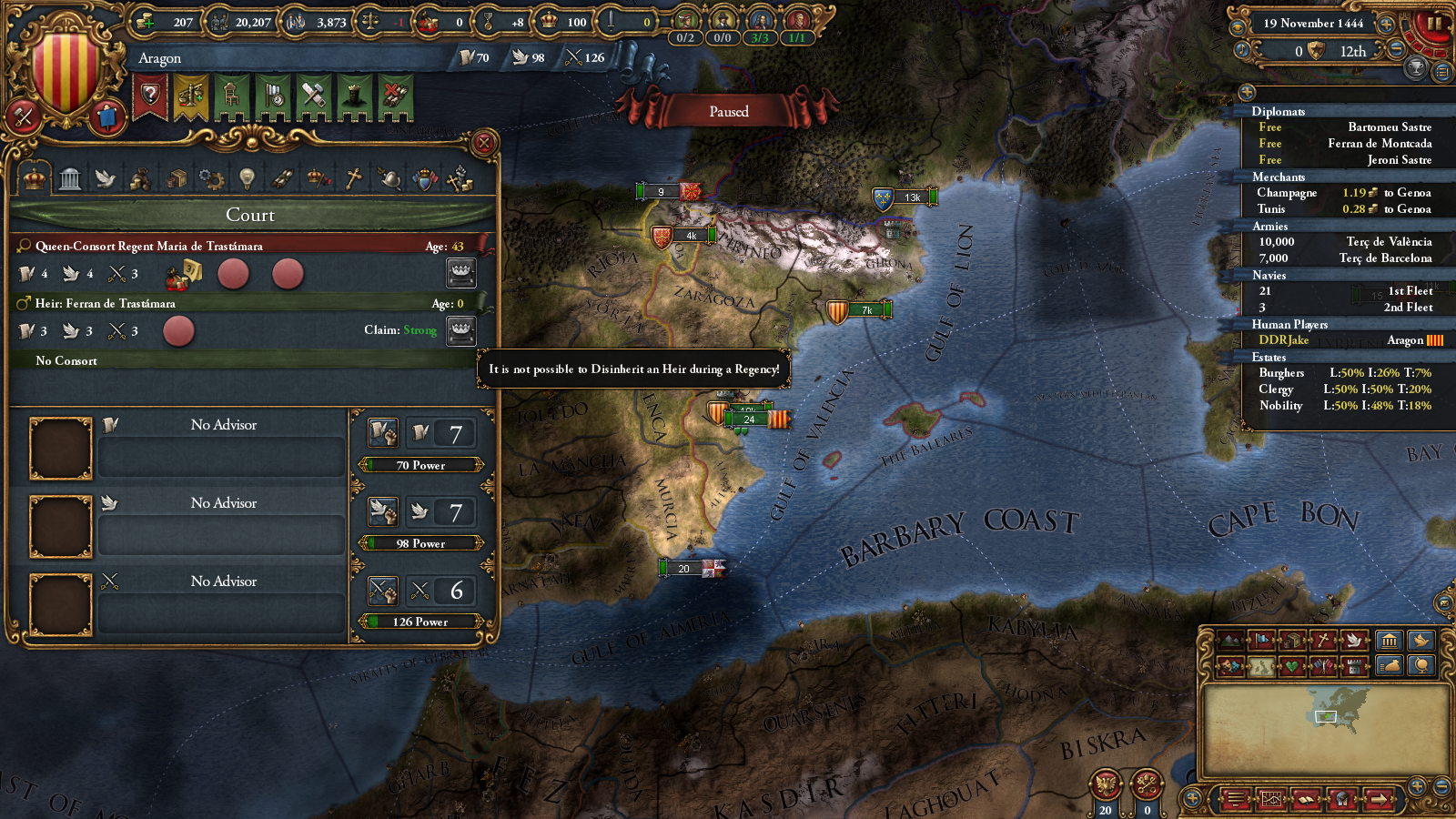This screenshot has width=1456, height=819.
Task: Select the 24-ship fleet near Valencia
Action: pyautogui.click(x=749, y=420)
